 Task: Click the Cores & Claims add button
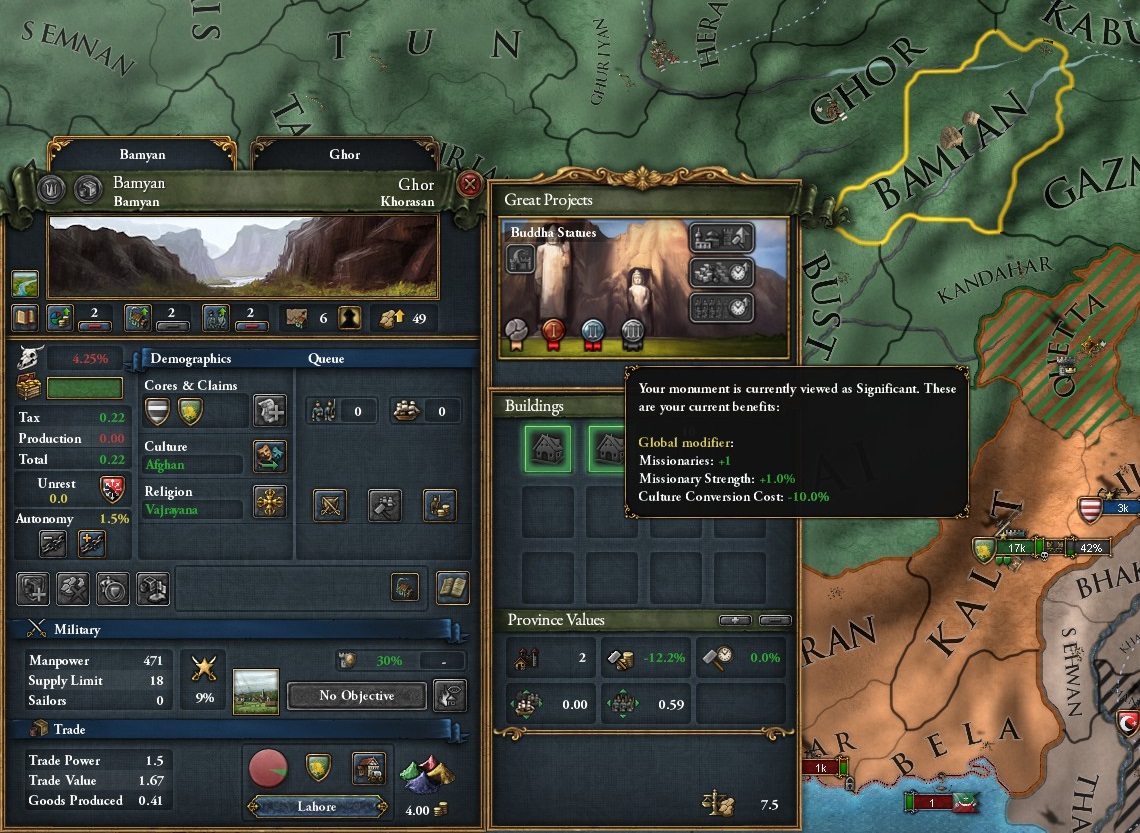point(270,410)
